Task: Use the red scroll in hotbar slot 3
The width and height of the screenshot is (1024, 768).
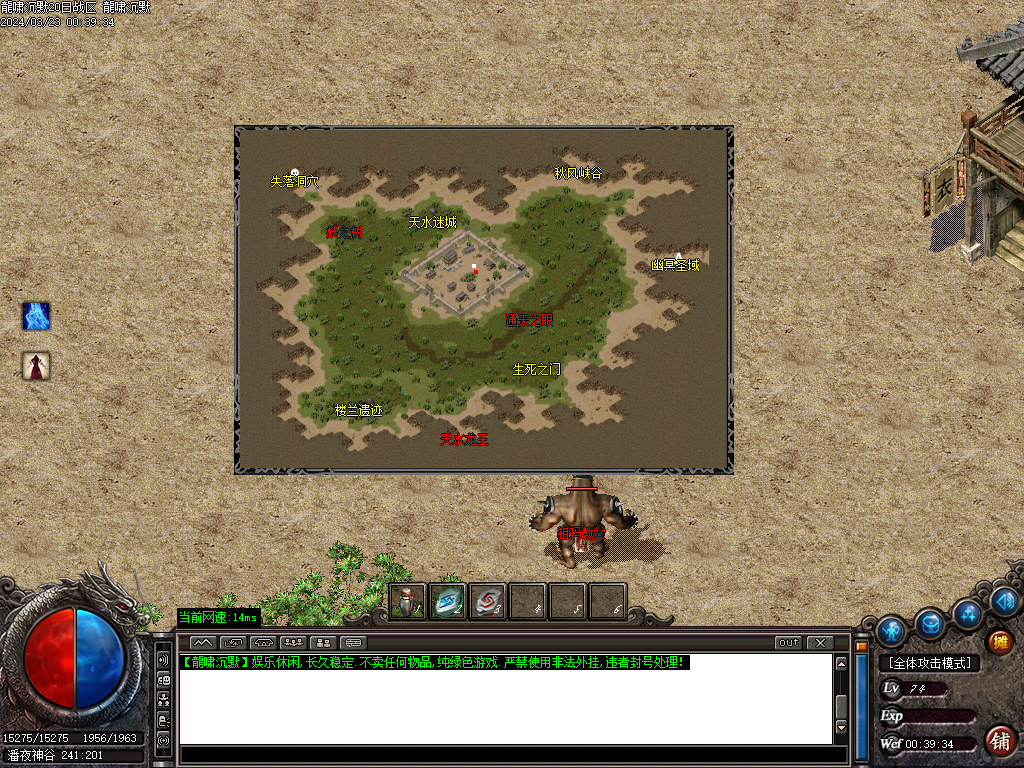Action: click(487, 601)
